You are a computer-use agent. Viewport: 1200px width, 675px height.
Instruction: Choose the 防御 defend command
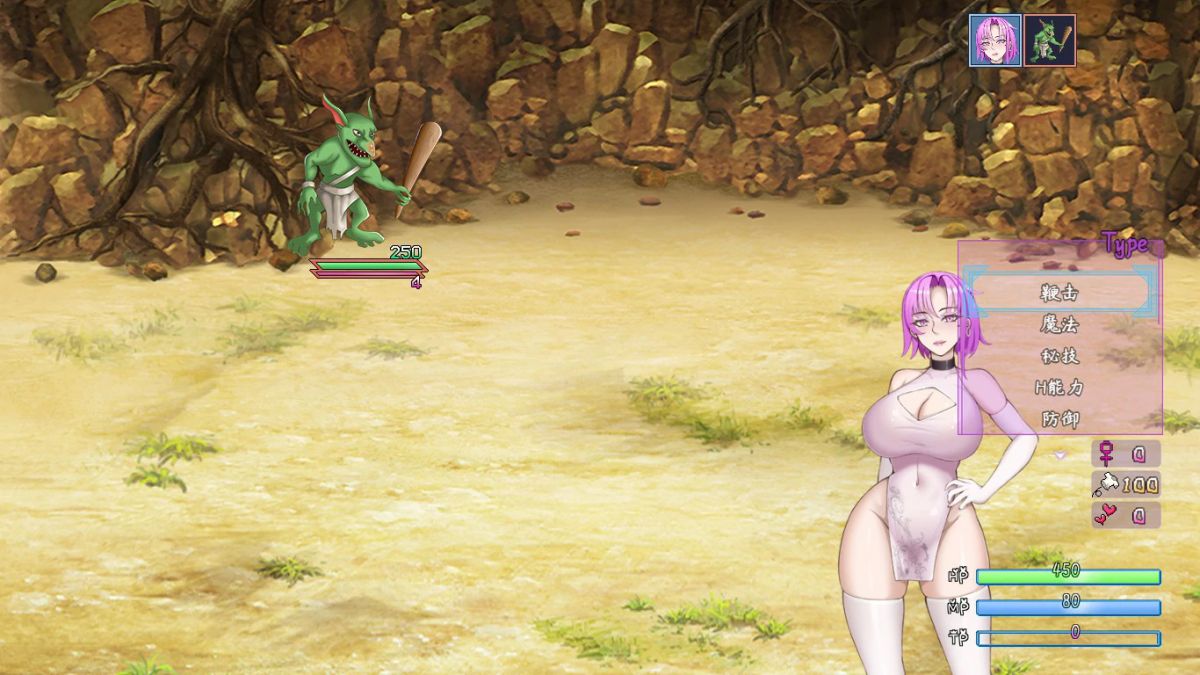[1060, 419]
